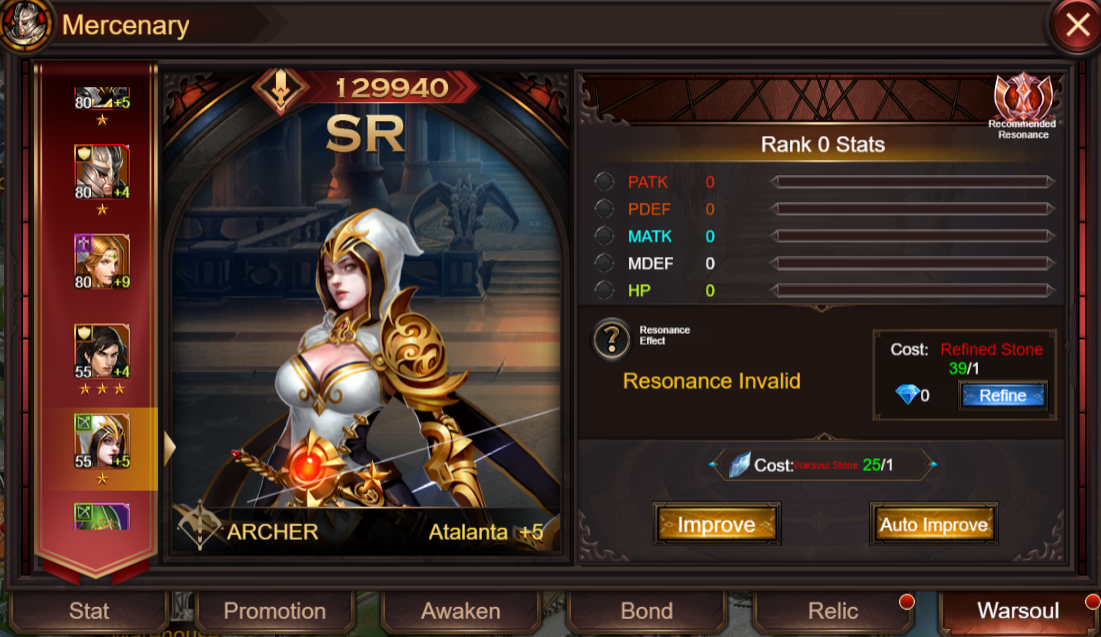Choose the level 80 +4 helmeted mercenary
This screenshot has height=637, width=1101.
(x=102, y=172)
